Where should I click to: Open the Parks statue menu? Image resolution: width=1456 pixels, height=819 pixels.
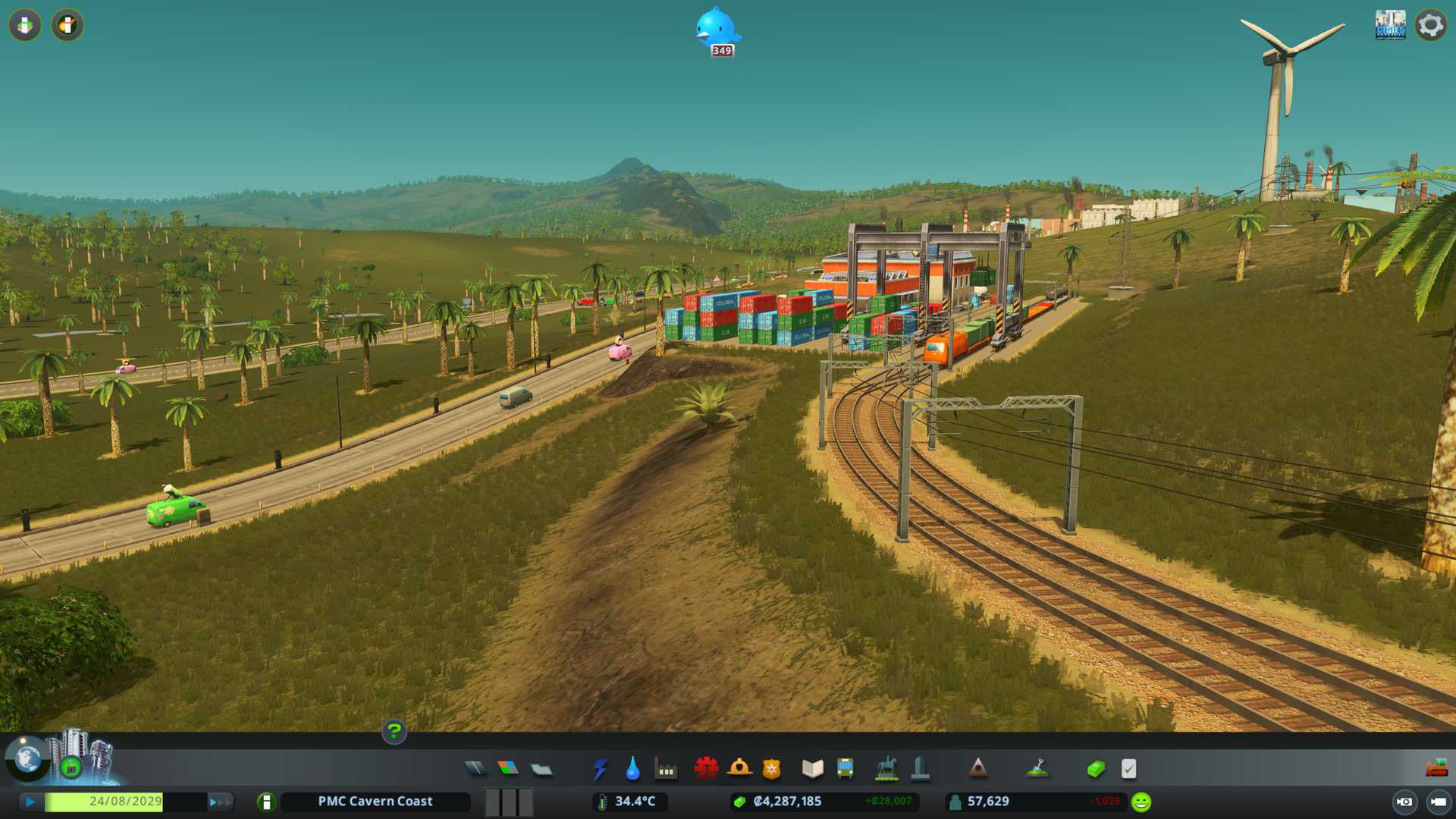click(886, 769)
